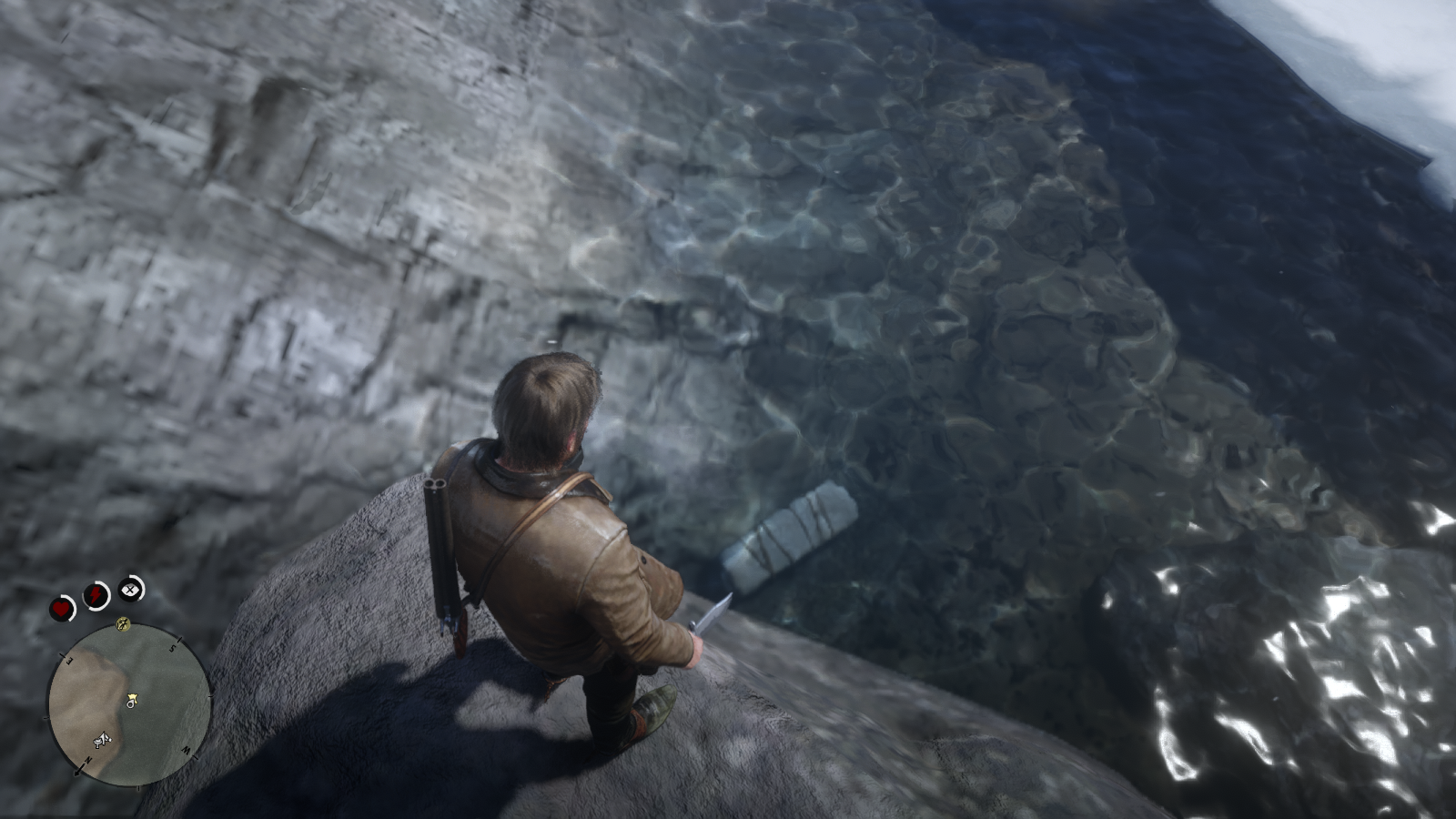Click the gold badge on the minimap rim
The width and height of the screenshot is (1456, 819).
coord(124,623)
